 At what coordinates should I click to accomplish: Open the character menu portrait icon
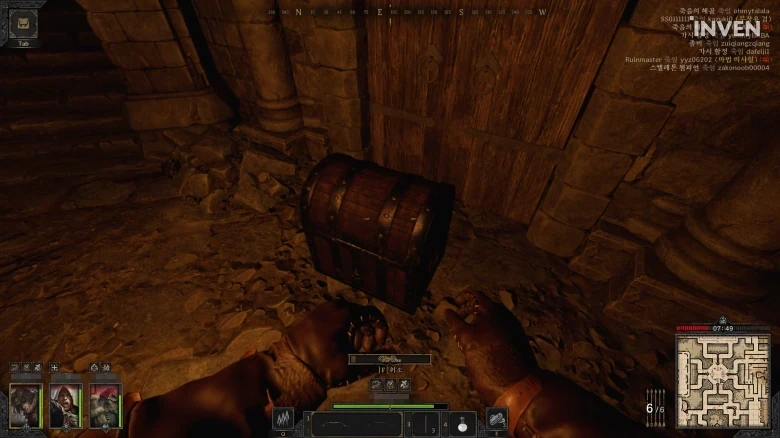coord(23,24)
